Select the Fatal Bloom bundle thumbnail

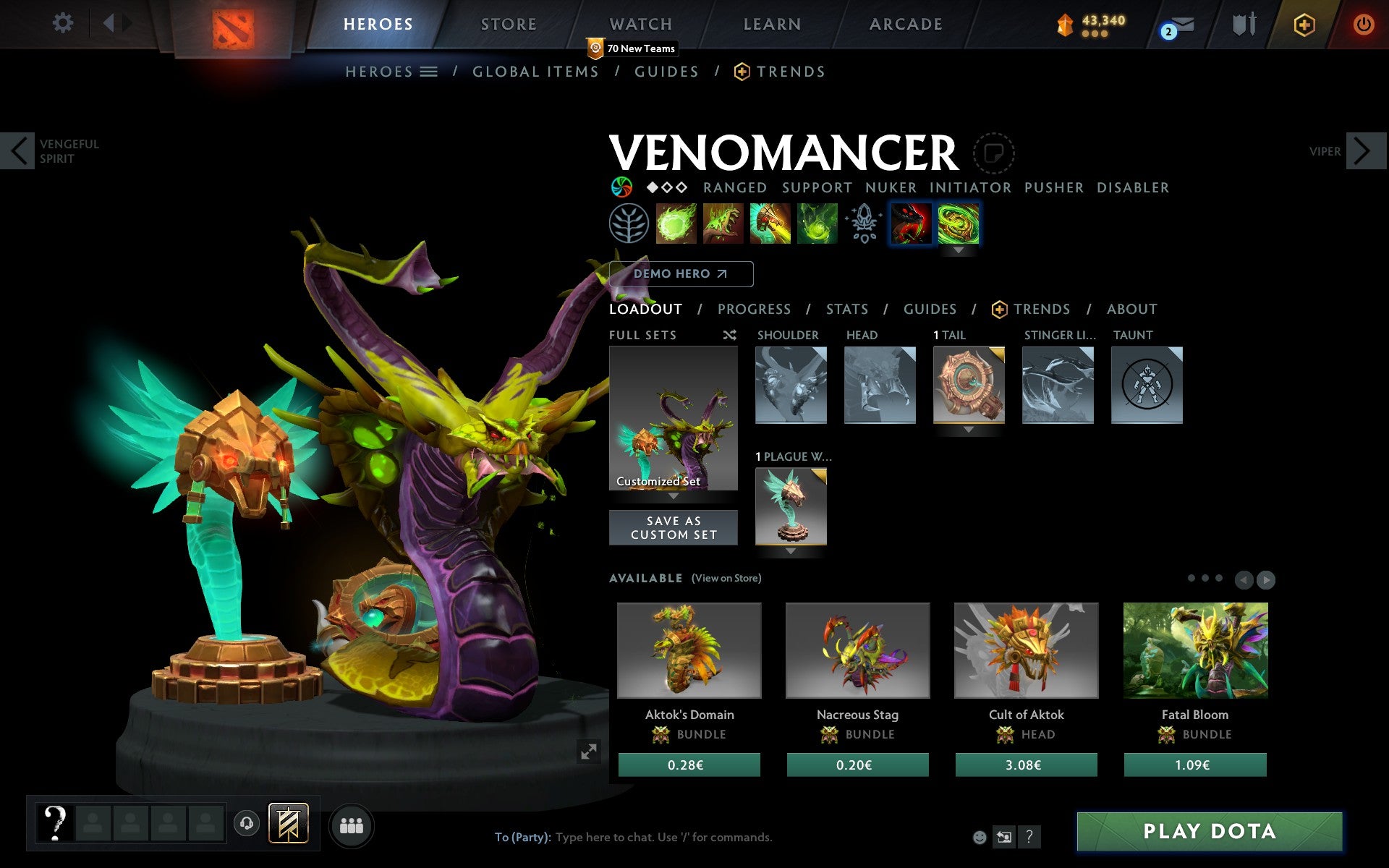click(x=1195, y=650)
